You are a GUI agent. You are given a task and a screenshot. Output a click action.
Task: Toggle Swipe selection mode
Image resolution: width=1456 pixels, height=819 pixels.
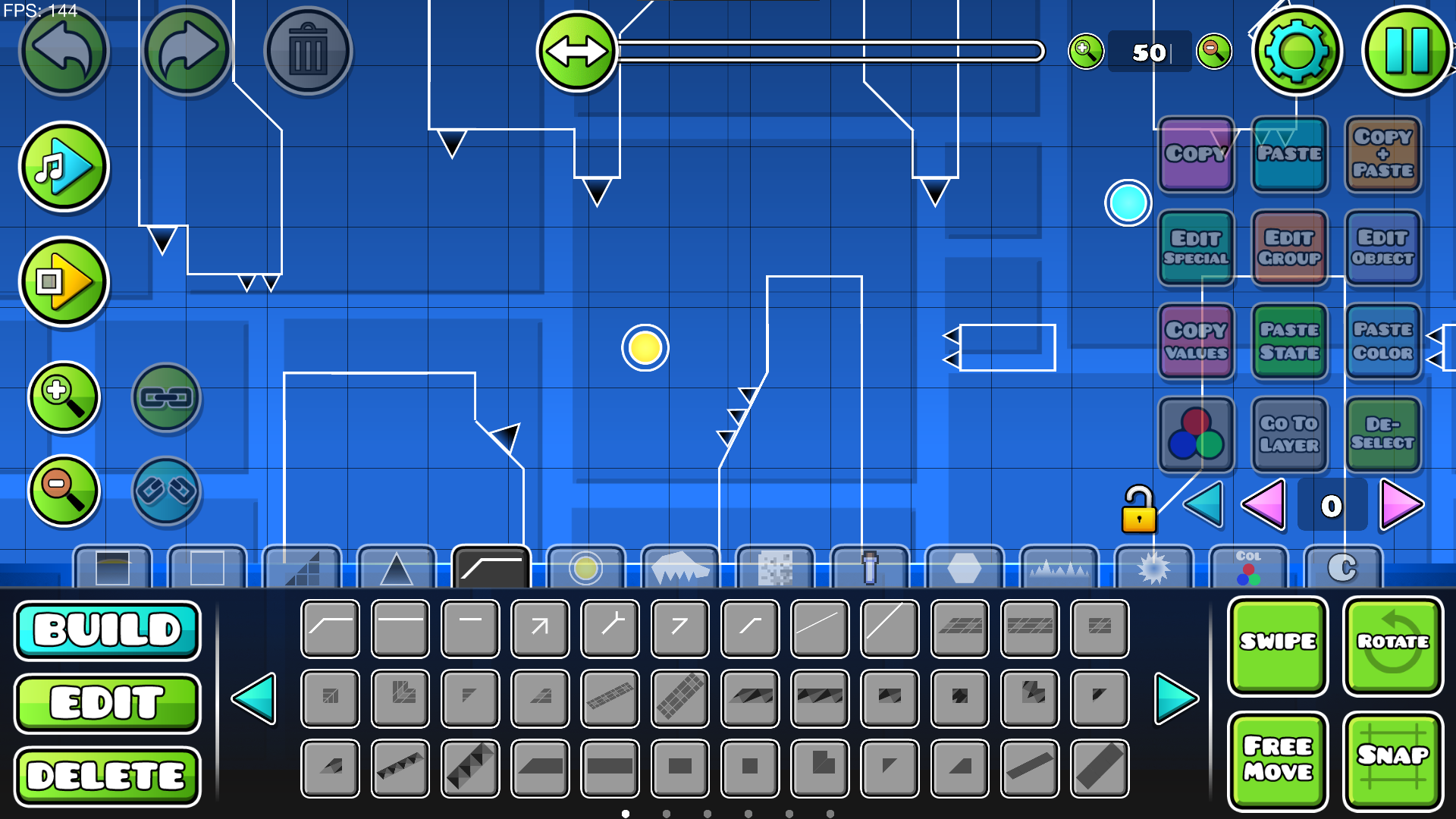click(1277, 644)
